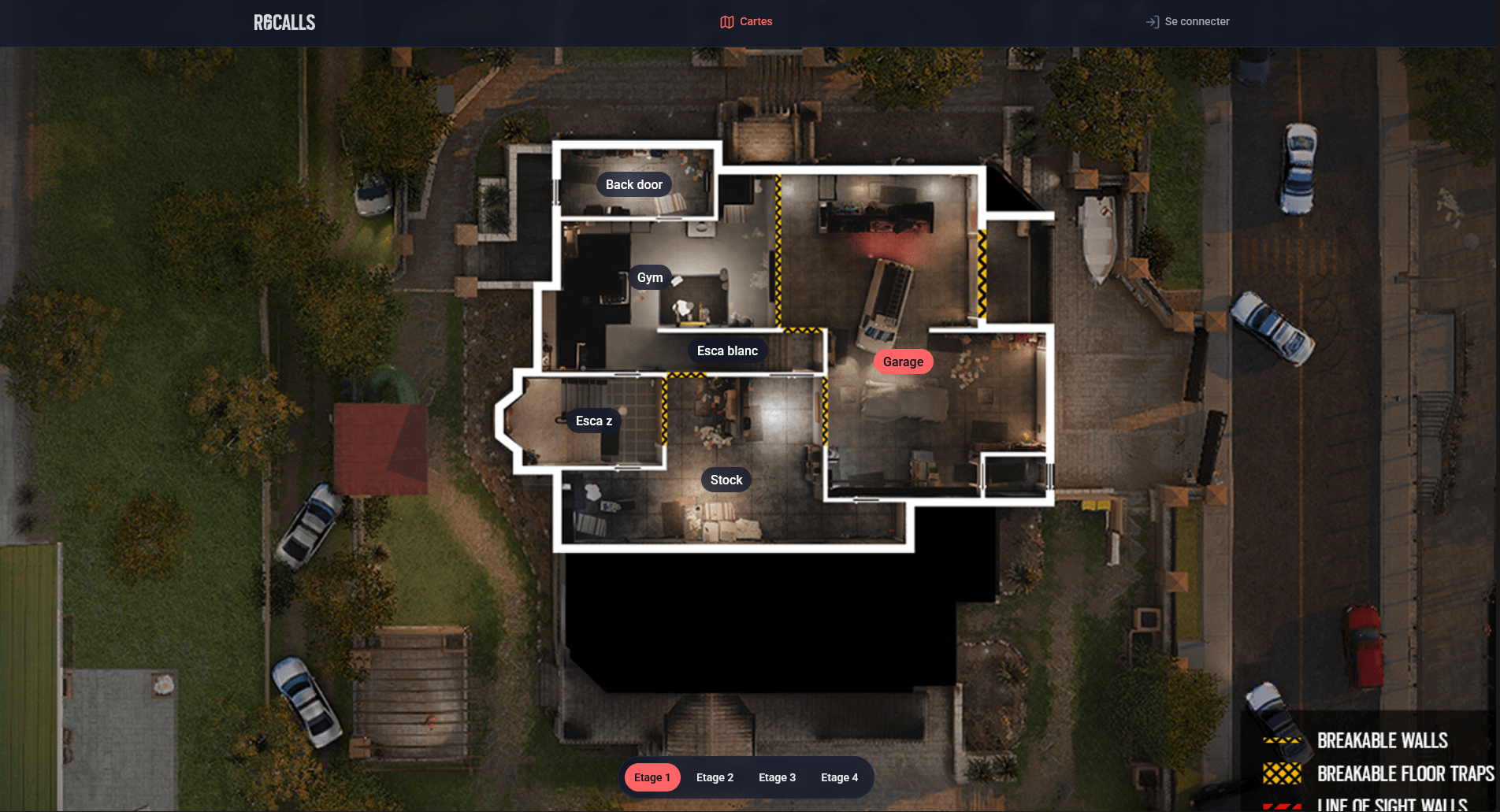1500x812 pixels.
Task: View the Etage 3 floor
Action: (x=777, y=777)
